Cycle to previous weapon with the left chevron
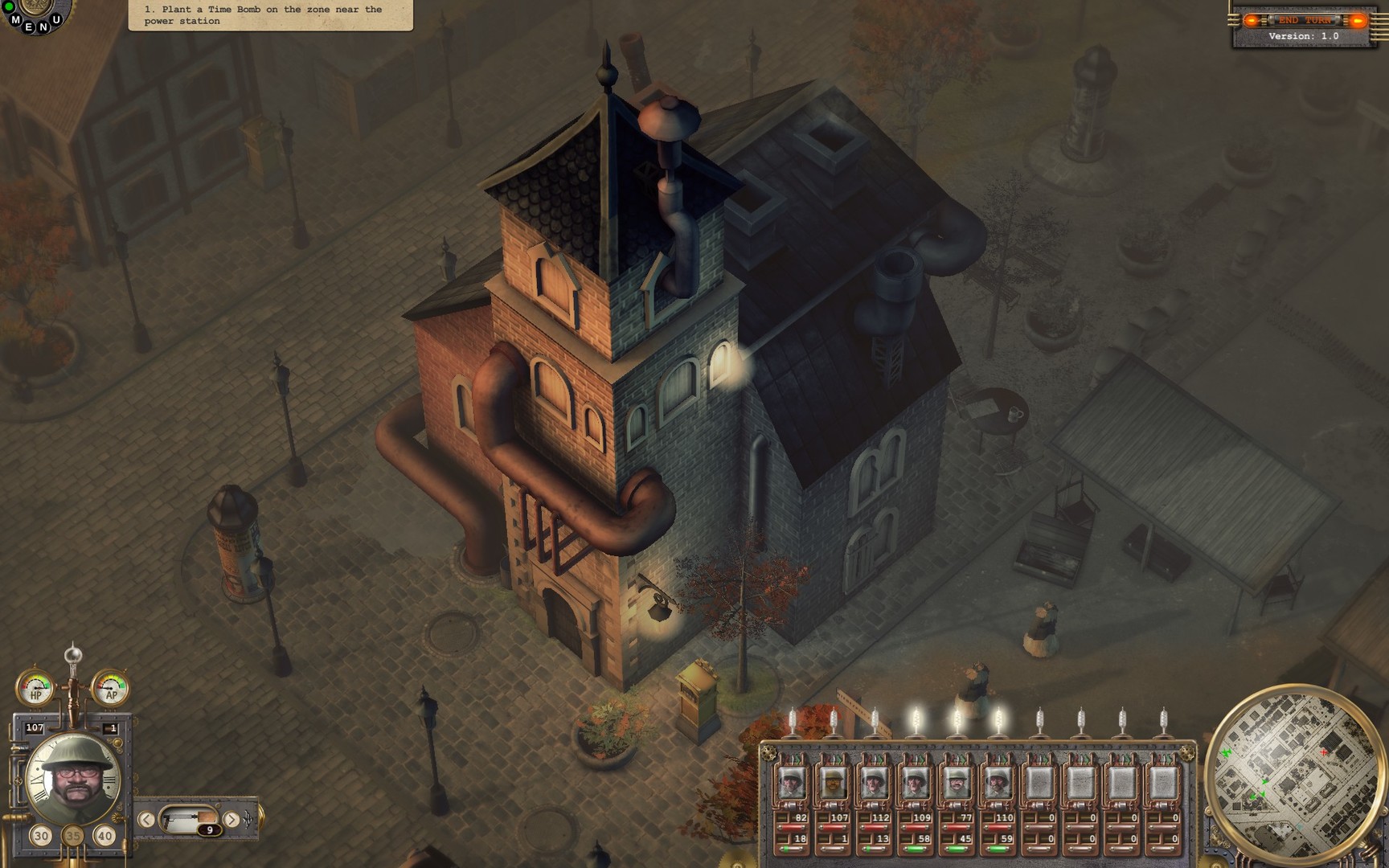The image size is (1389, 868). pyautogui.click(x=145, y=819)
